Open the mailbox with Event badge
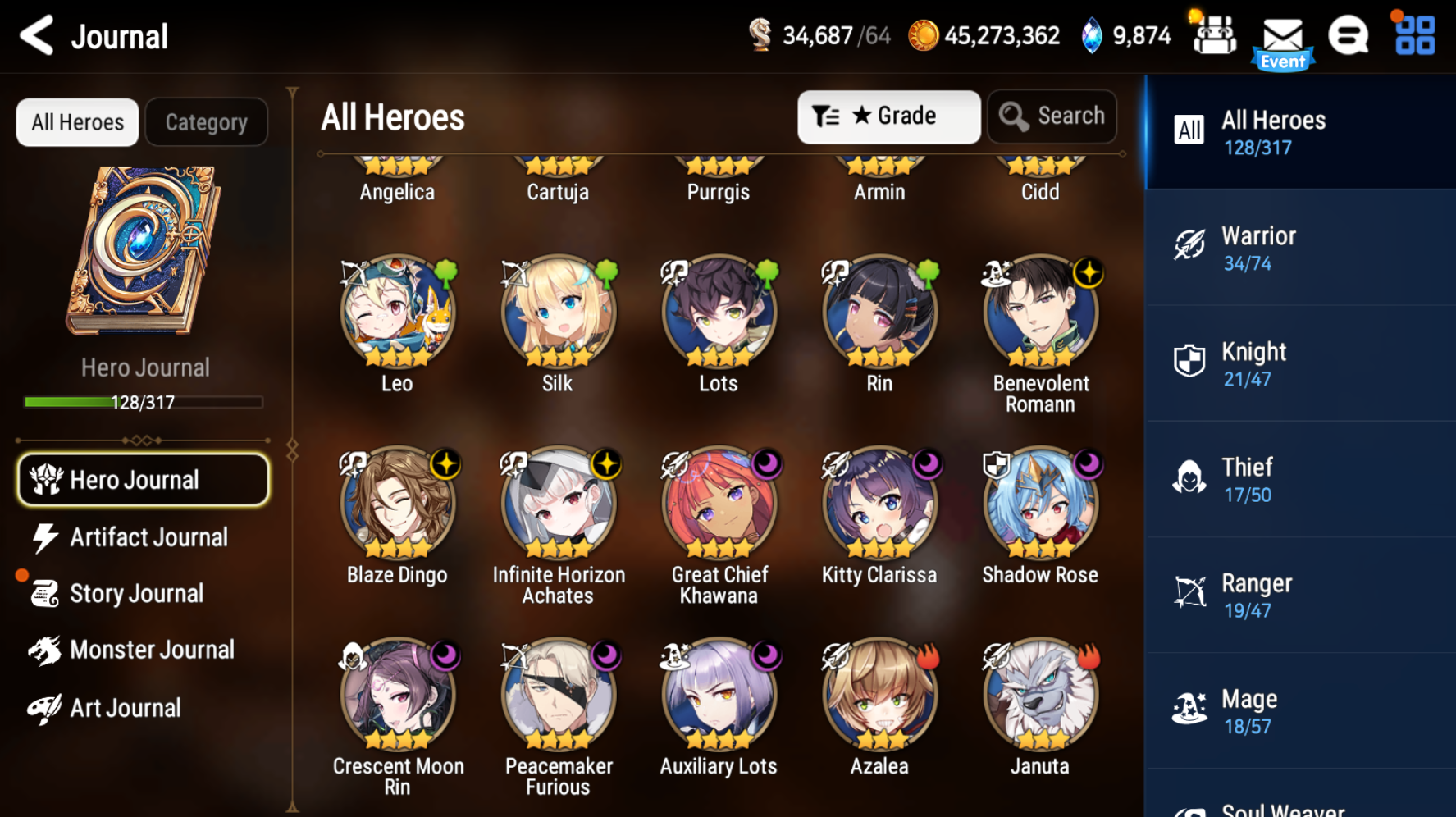1456x817 pixels. pos(1283,35)
